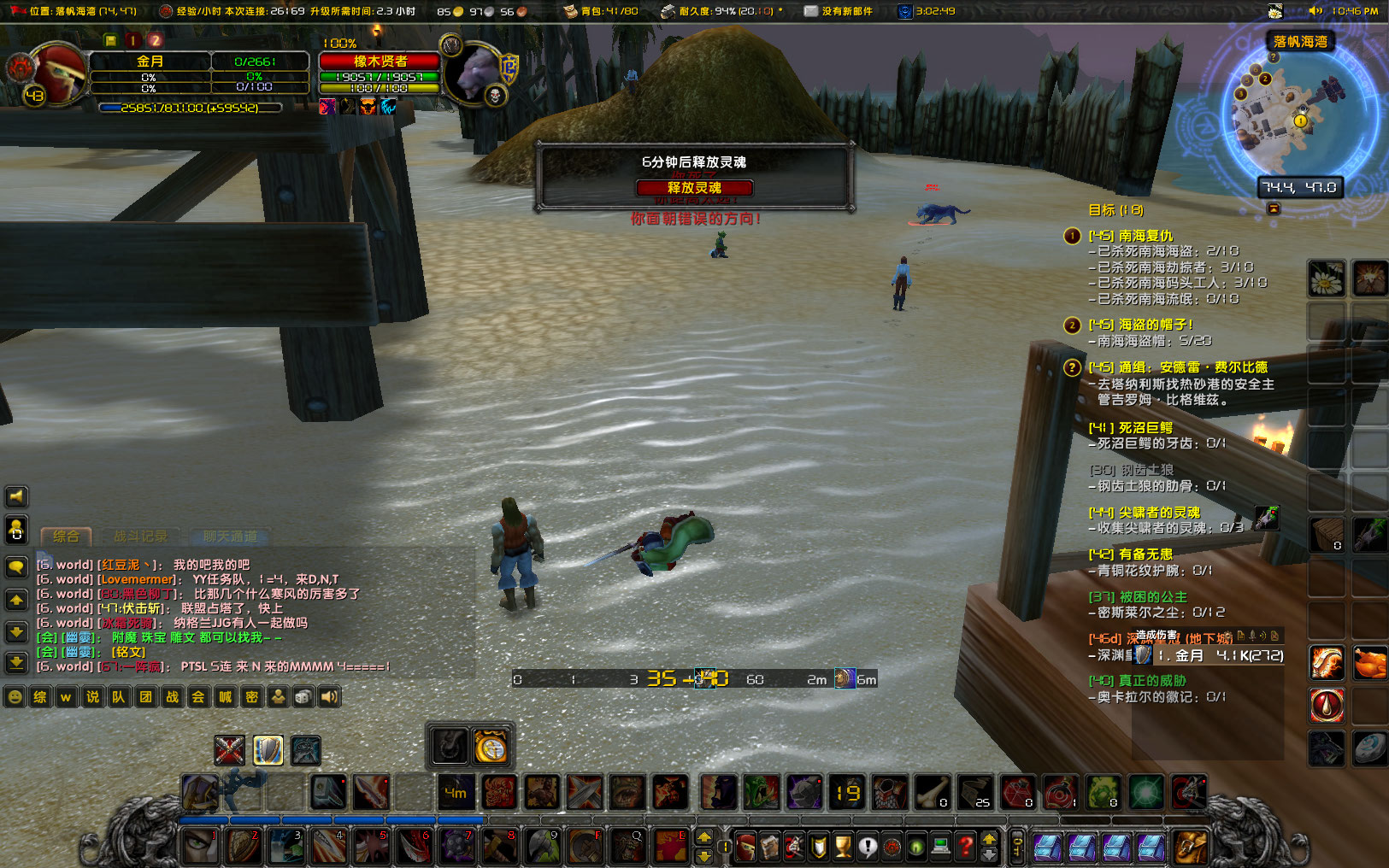Switch to the 聊天通道 chat tab
The height and width of the screenshot is (868, 1389).
[x=229, y=537]
